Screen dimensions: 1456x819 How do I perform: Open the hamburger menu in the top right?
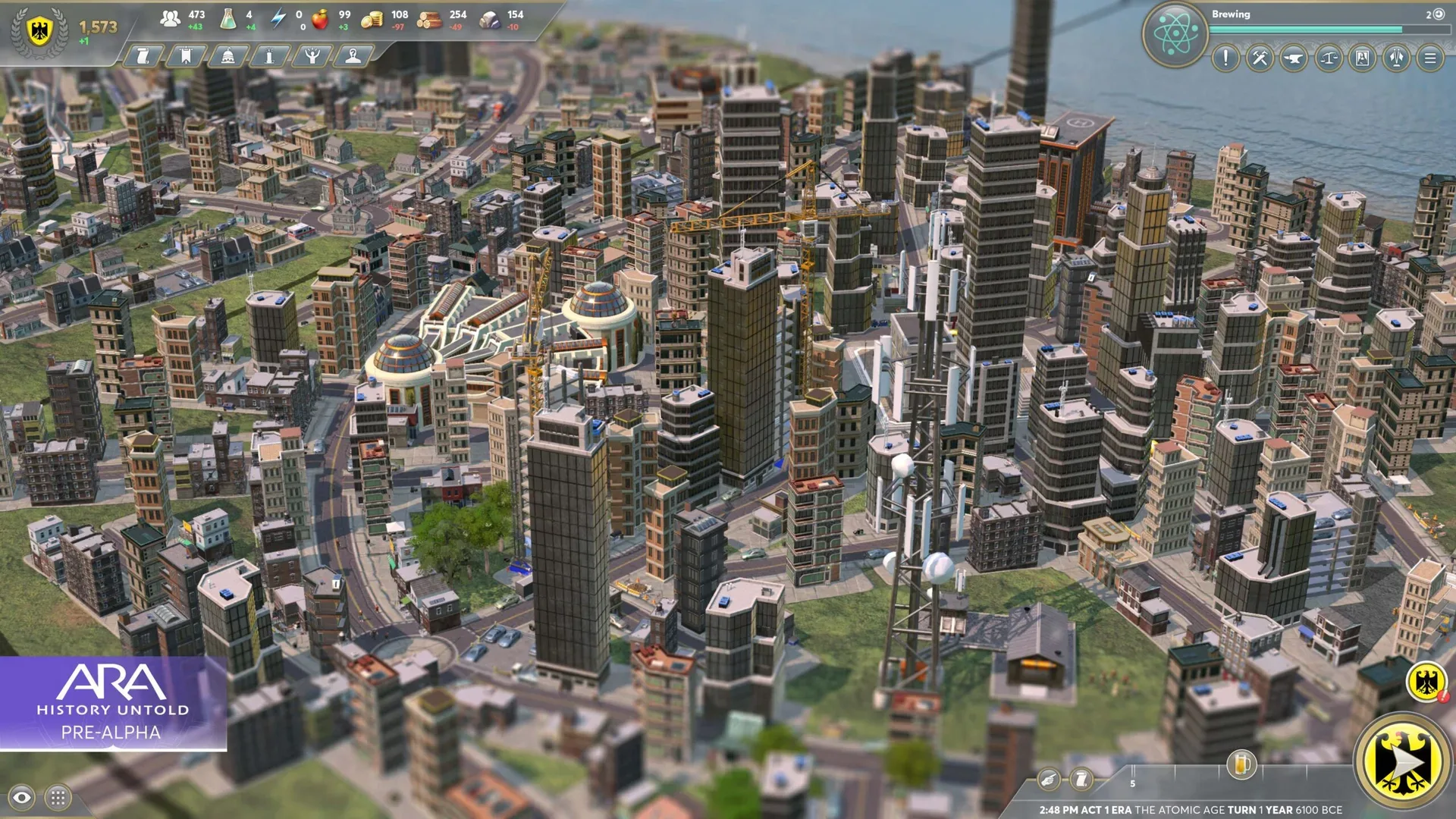(x=1431, y=58)
